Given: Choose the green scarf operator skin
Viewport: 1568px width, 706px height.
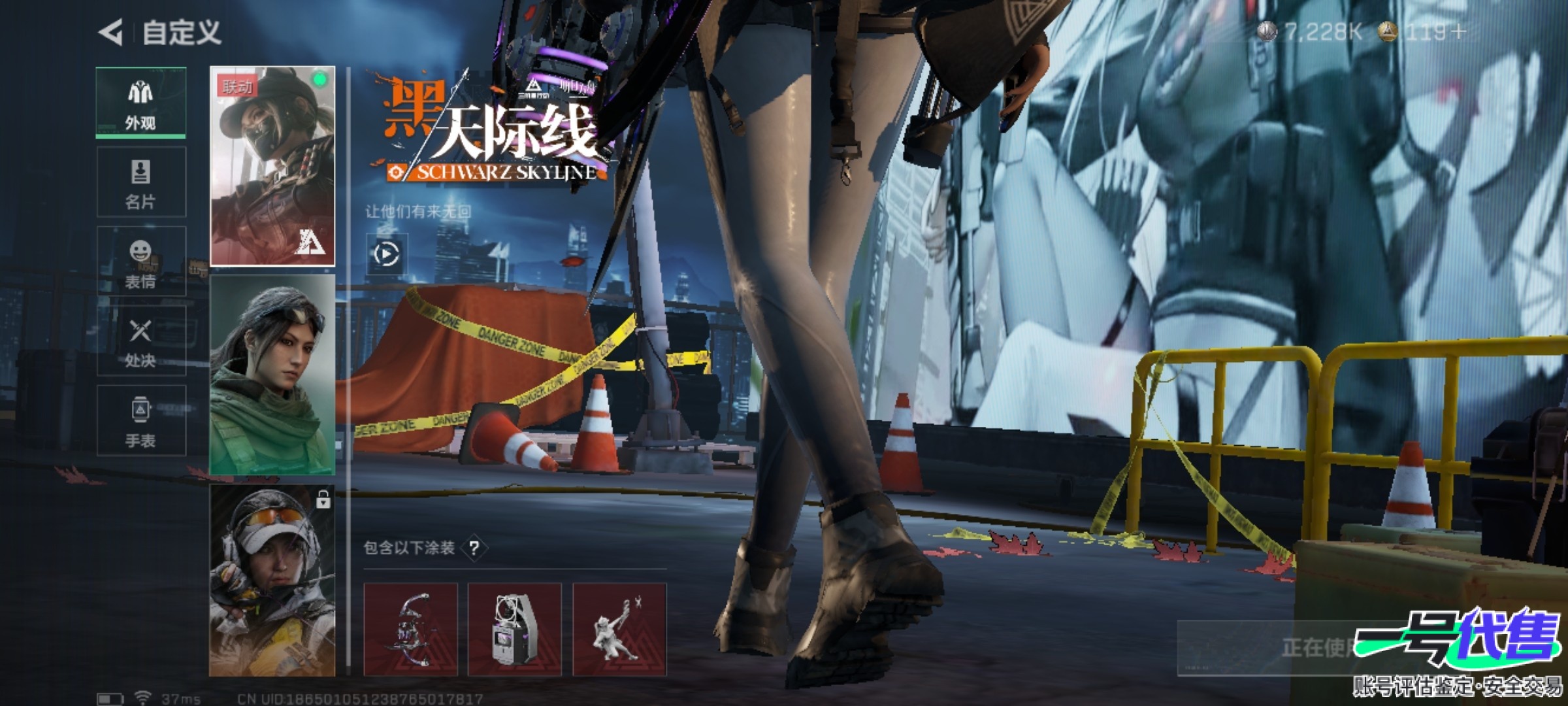Looking at the screenshot, I should click(272, 375).
